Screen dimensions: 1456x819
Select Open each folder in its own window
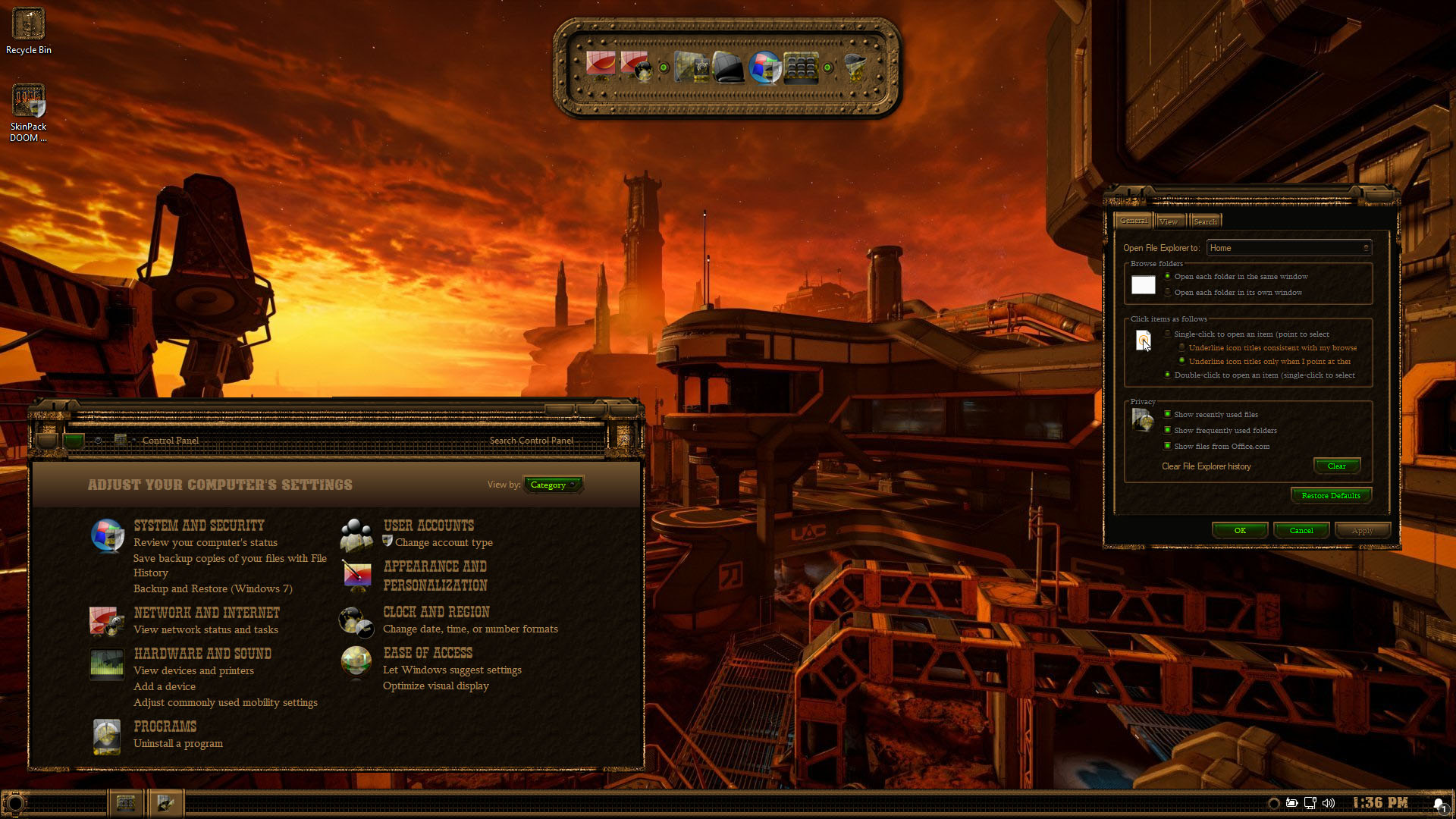pos(1168,293)
